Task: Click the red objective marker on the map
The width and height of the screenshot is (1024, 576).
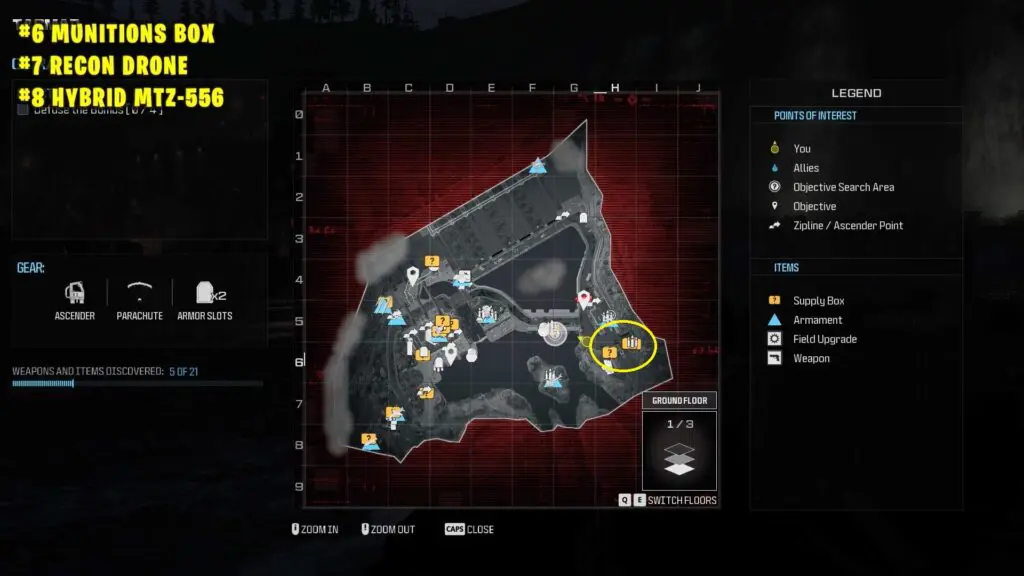Action: (x=584, y=297)
